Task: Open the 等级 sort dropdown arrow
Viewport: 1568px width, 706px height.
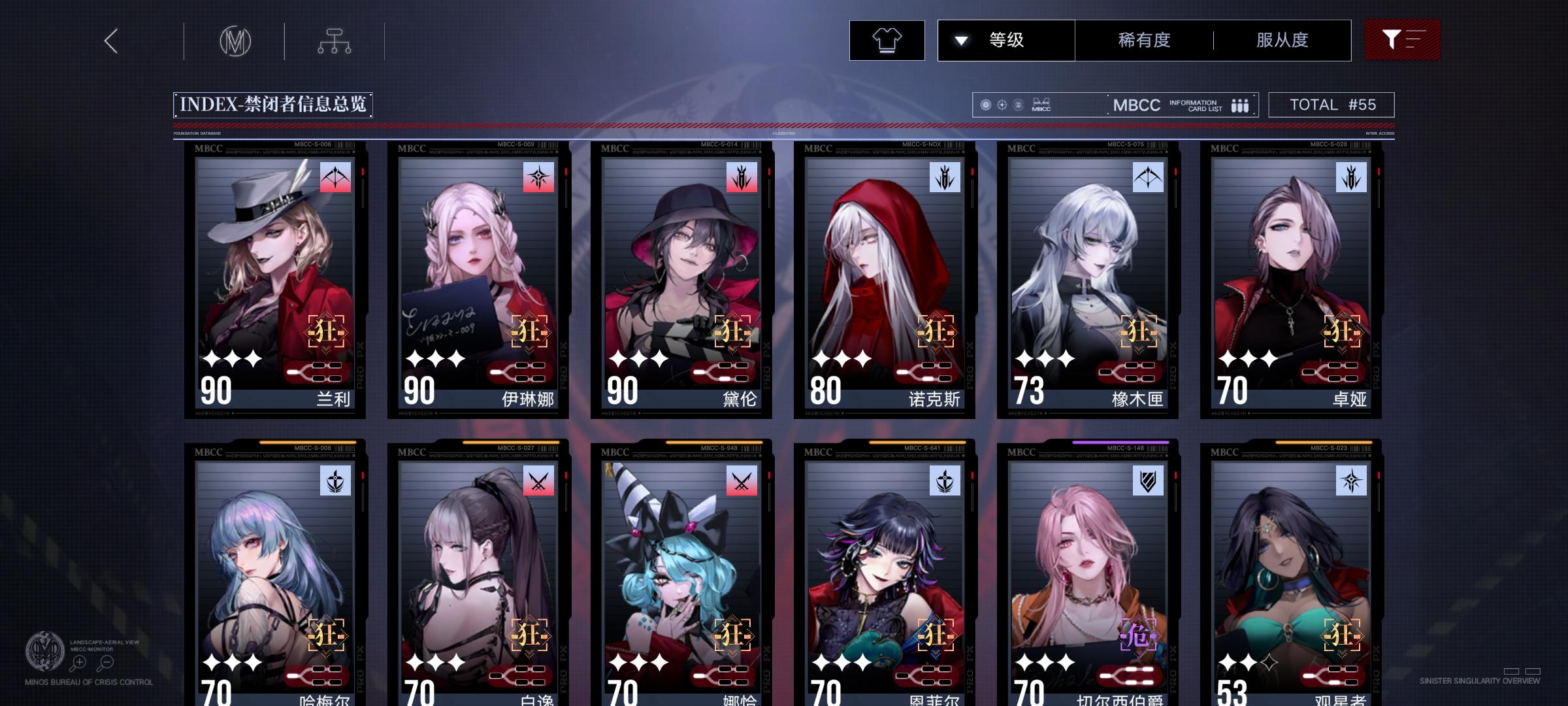Action: click(x=960, y=40)
